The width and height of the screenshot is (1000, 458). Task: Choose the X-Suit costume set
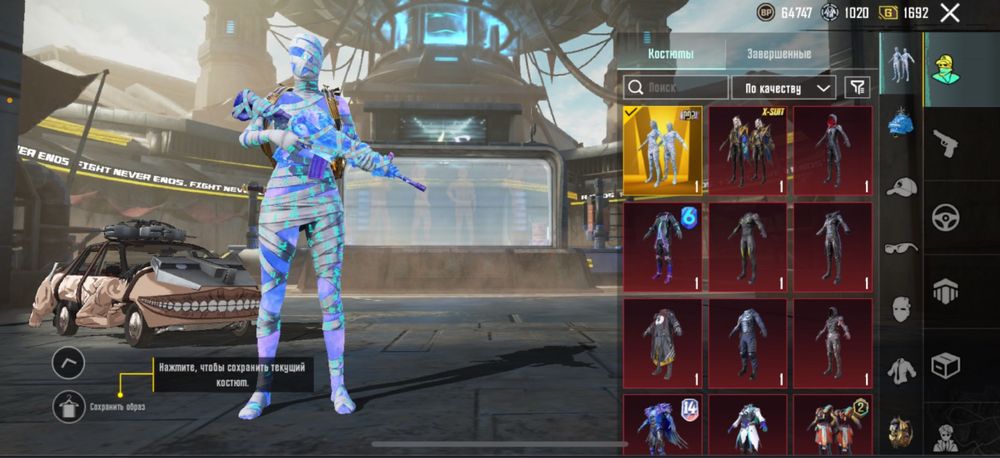click(747, 150)
